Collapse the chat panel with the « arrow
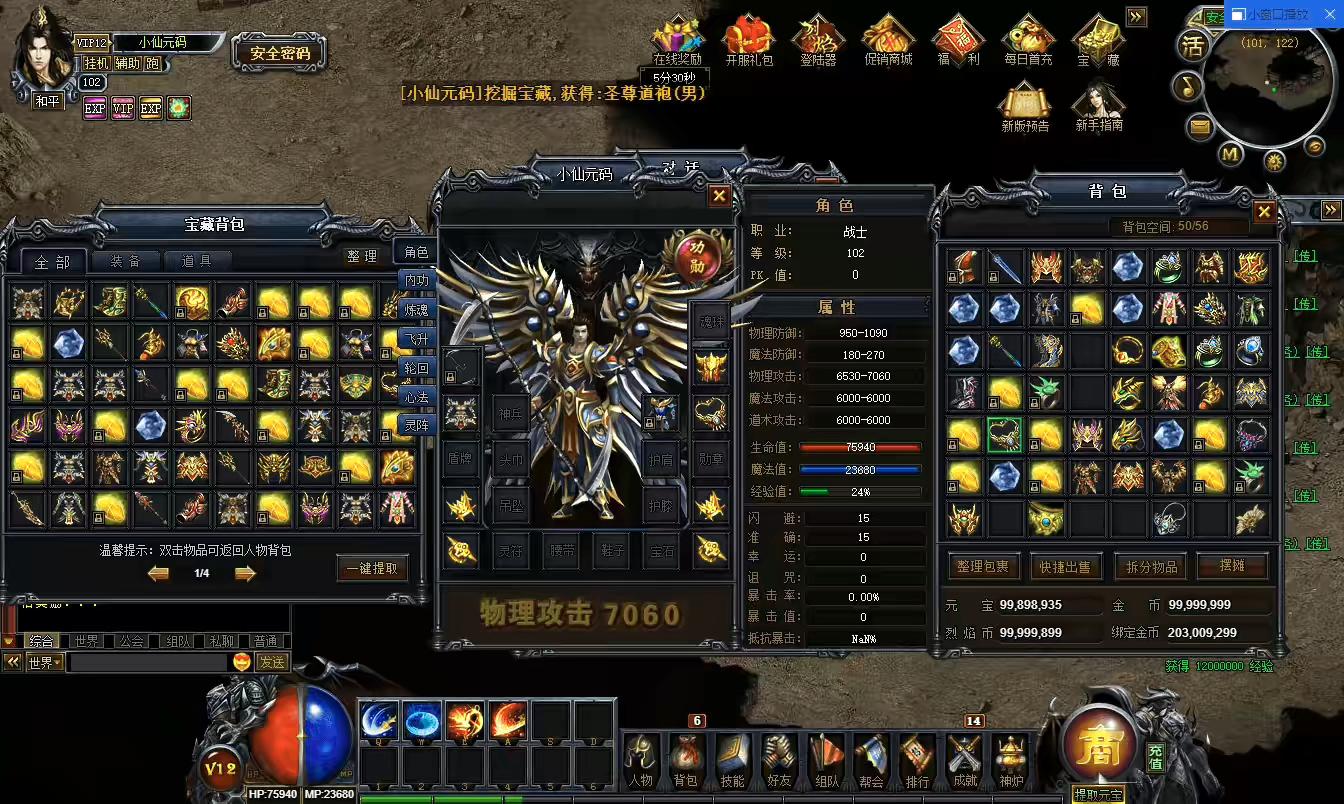This screenshot has height=804, width=1344. 12,661
